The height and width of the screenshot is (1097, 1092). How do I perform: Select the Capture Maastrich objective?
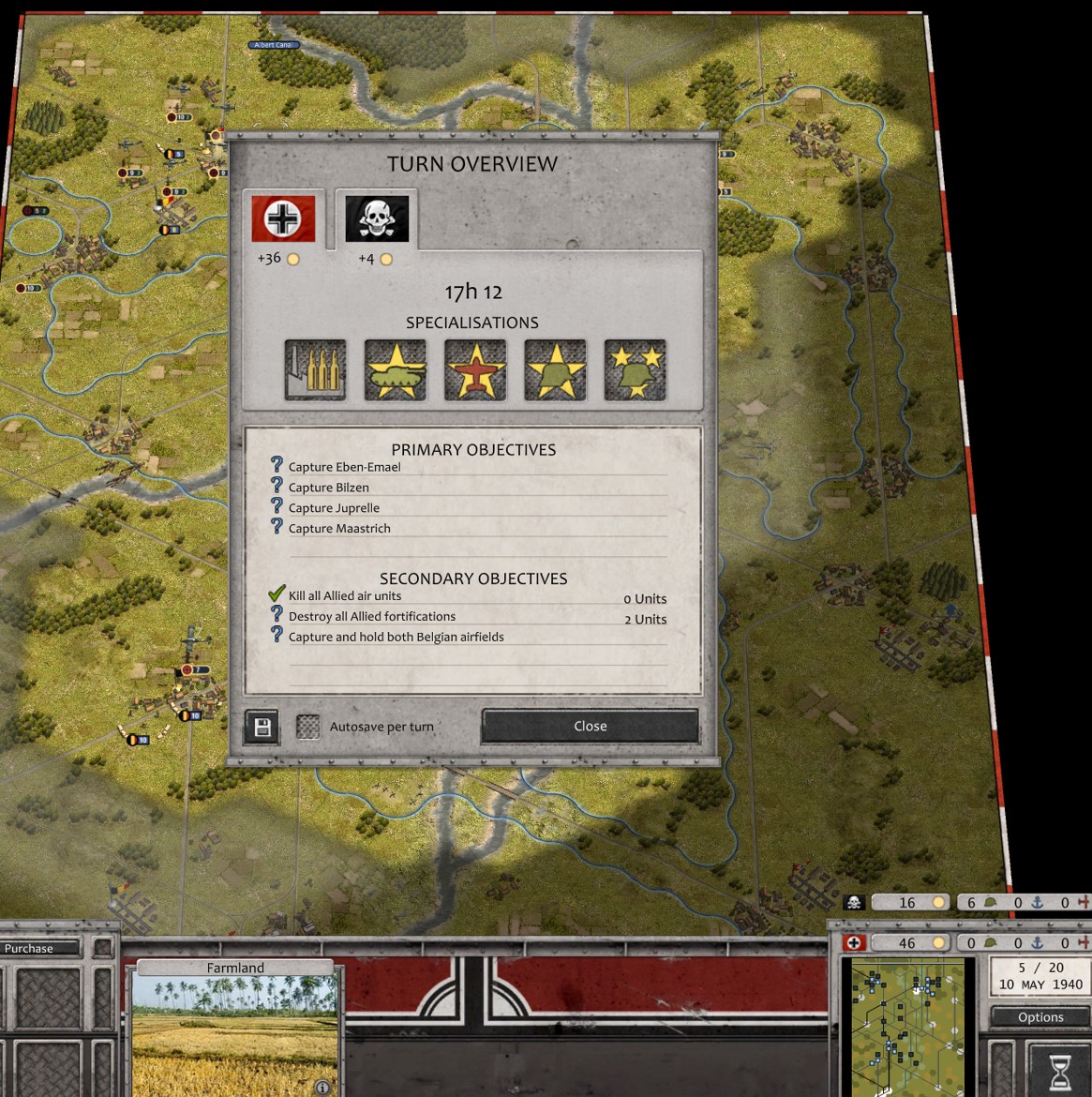[x=339, y=529]
